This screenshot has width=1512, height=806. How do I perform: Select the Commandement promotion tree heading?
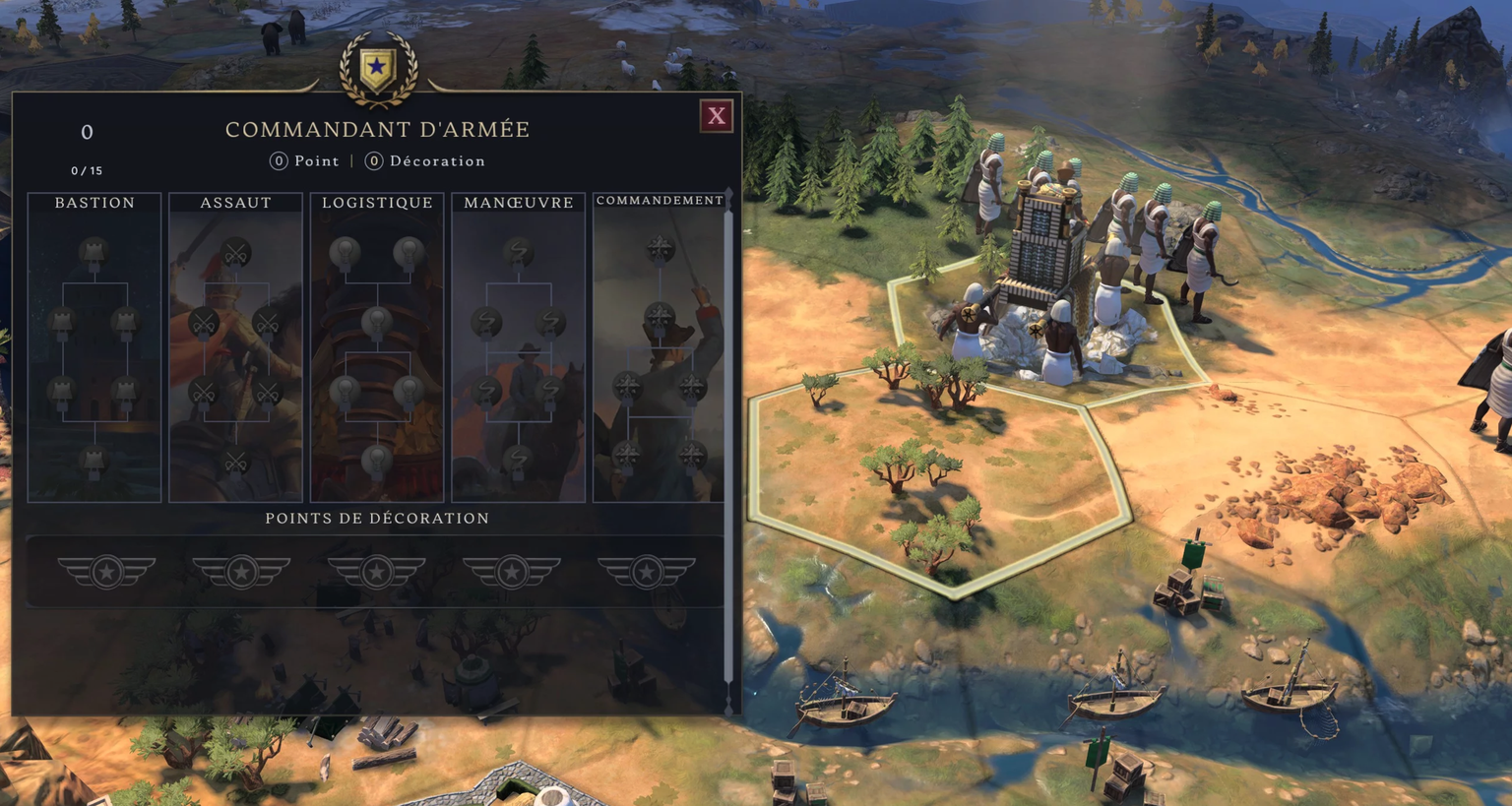660,201
